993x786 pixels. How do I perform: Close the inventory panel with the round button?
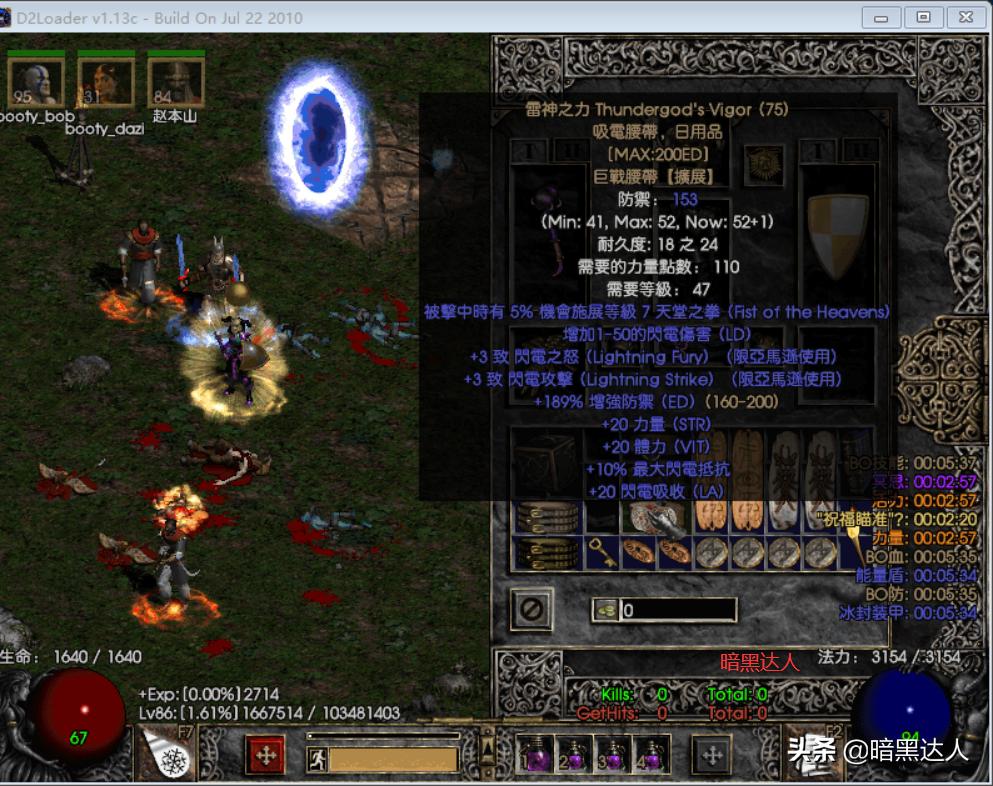pos(531,609)
